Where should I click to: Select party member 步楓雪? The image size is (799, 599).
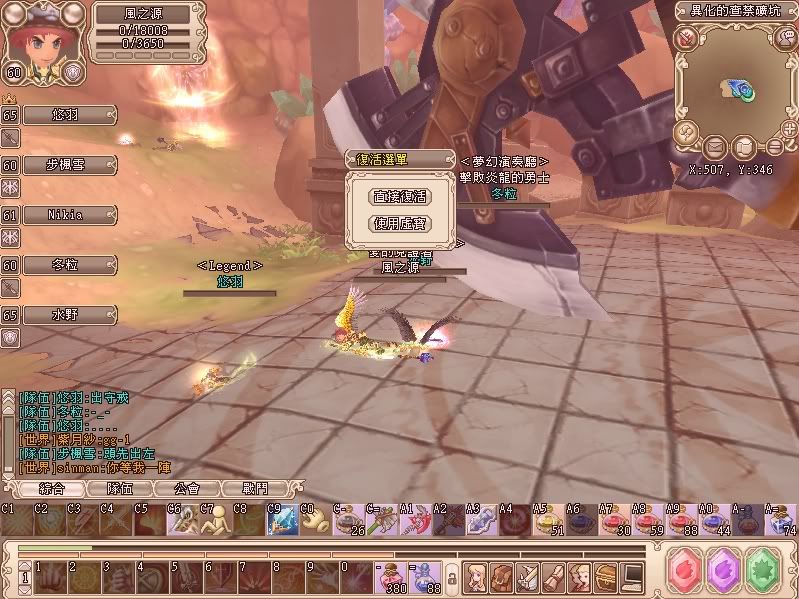click(x=67, y=165)
